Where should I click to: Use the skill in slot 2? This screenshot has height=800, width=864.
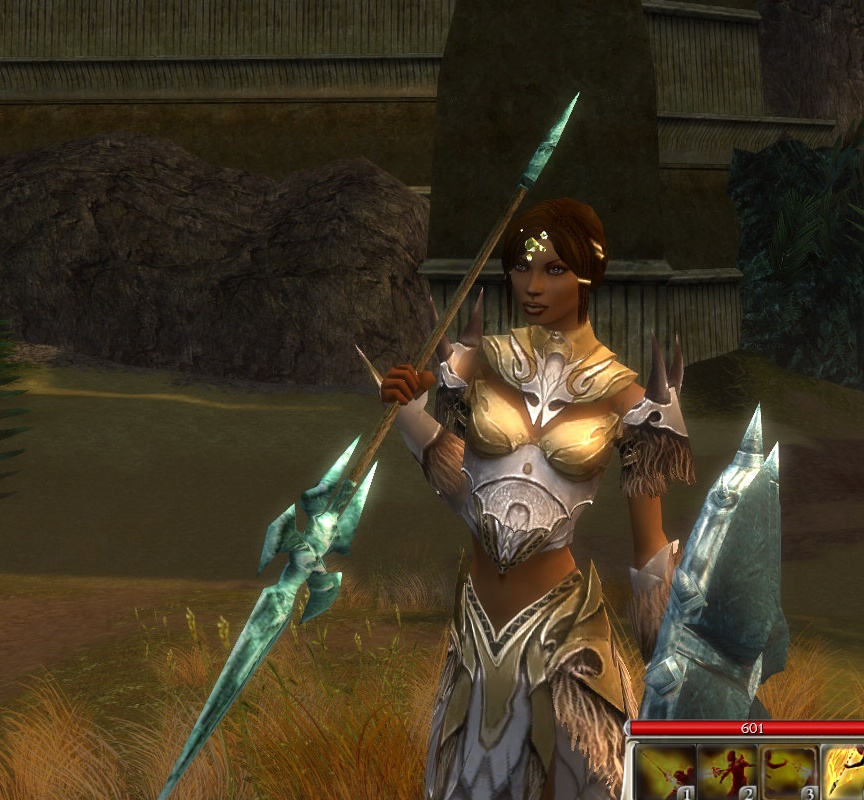coord(728,773)
